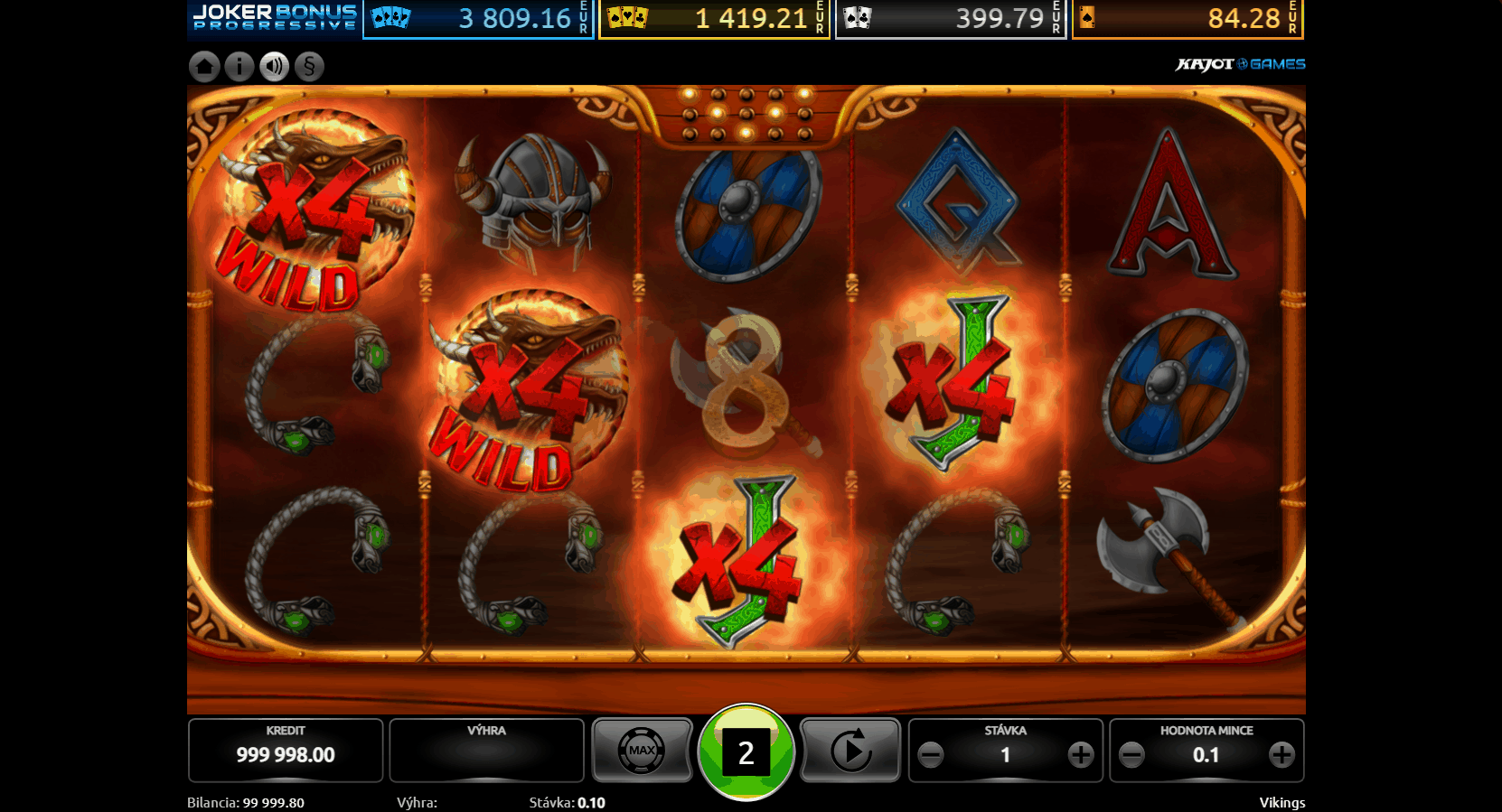Activate the autoplay button
The height and width of the screenshot is (812, 1502).
pos(850,751)
